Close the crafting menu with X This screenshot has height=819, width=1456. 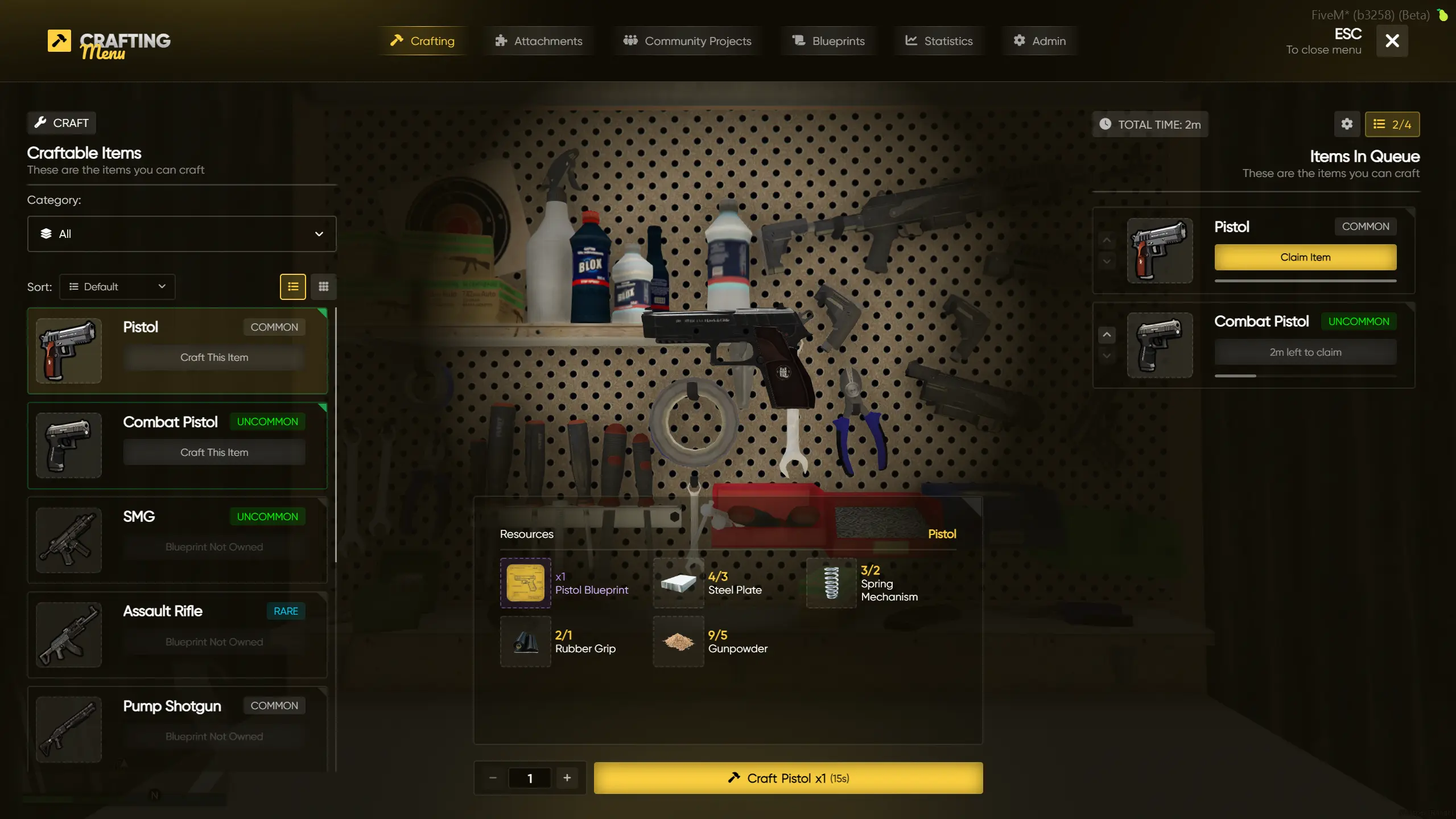click(x=1392, y=41)
